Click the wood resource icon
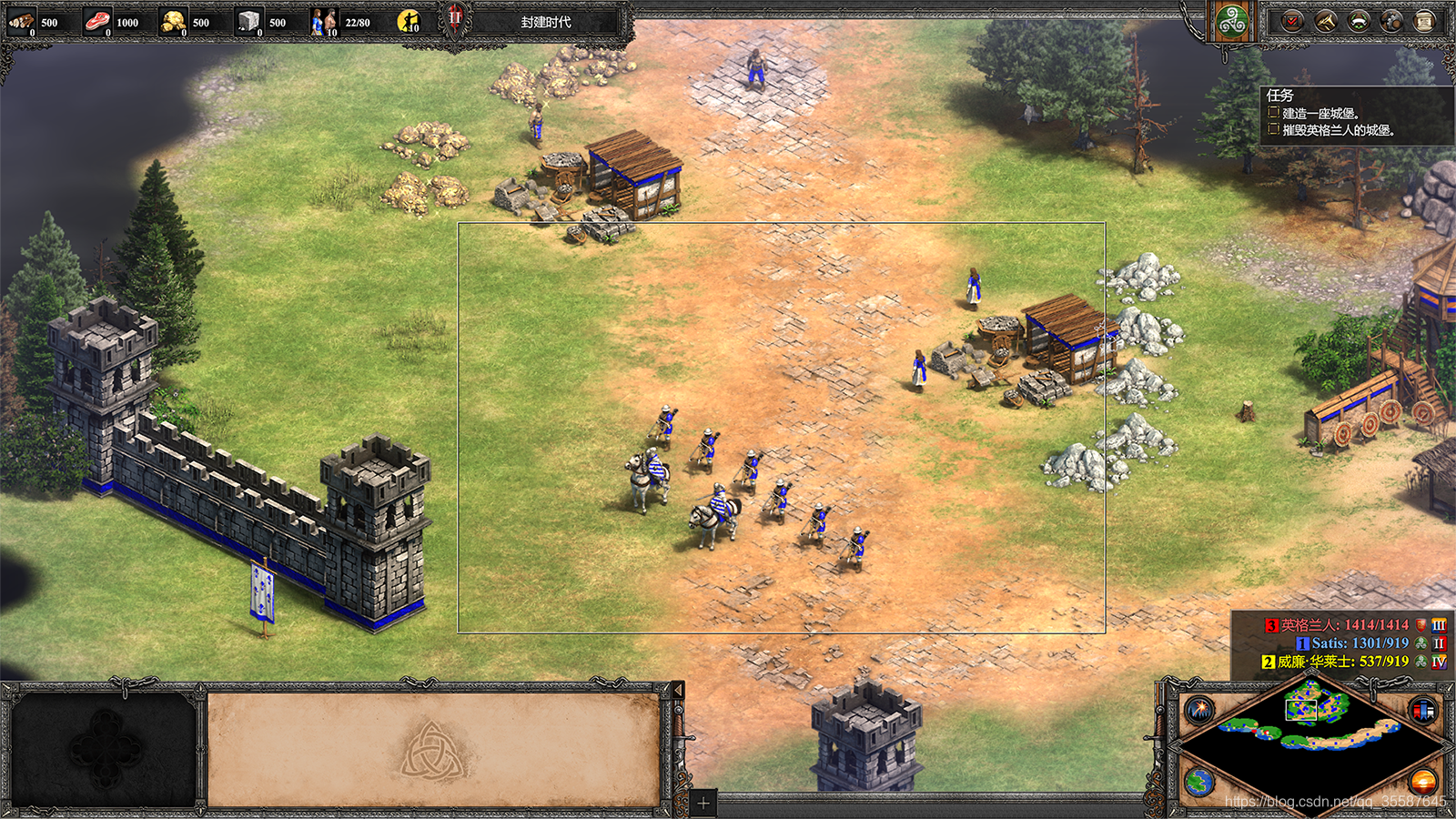Screen dimensions: 1456x819 pos(21,21)
